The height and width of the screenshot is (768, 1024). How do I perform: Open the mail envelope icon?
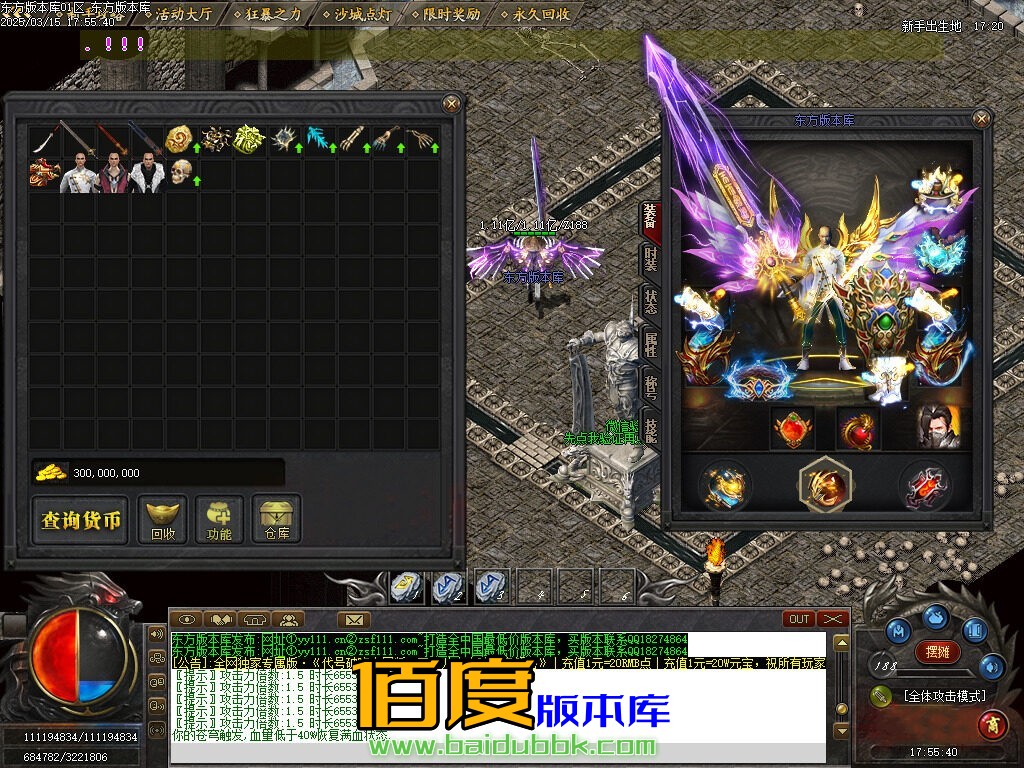coord(353,620)
